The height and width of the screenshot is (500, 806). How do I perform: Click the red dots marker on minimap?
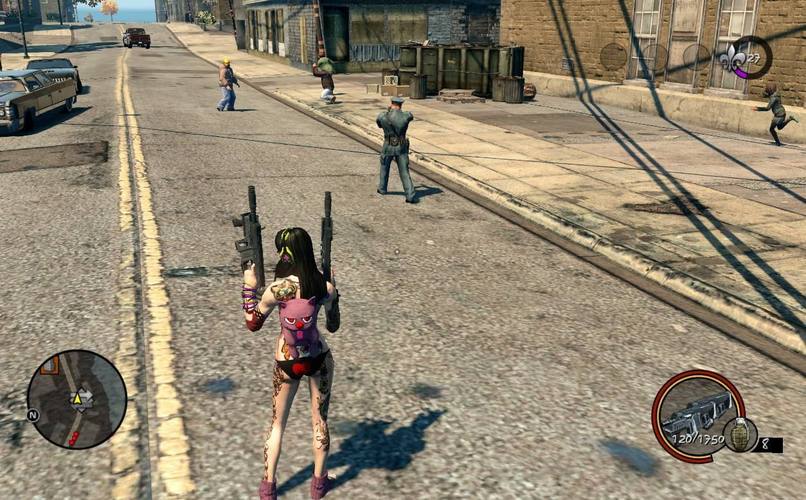pos(73,438)
